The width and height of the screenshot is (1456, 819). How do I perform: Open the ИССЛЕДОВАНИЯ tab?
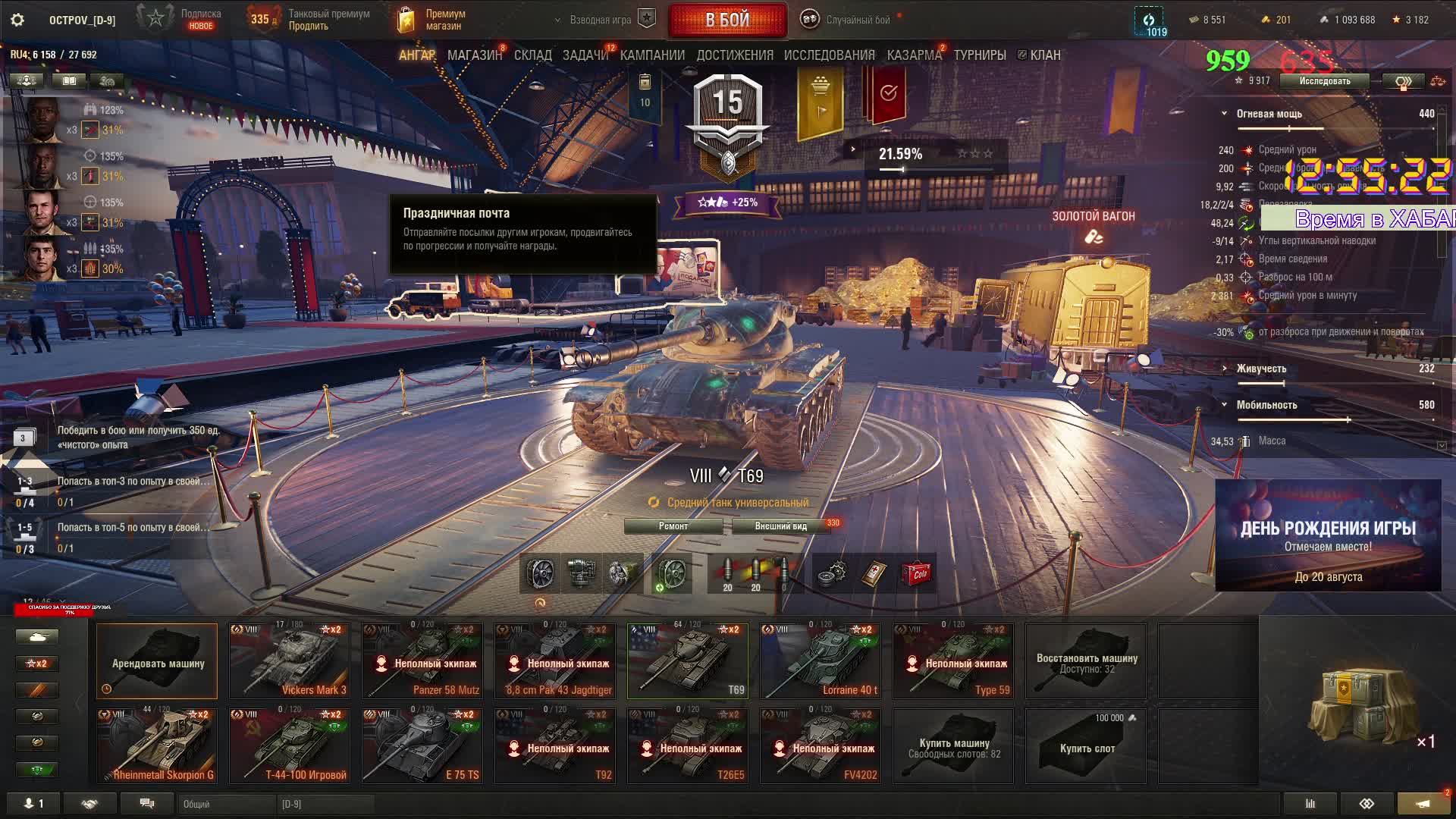829,55
